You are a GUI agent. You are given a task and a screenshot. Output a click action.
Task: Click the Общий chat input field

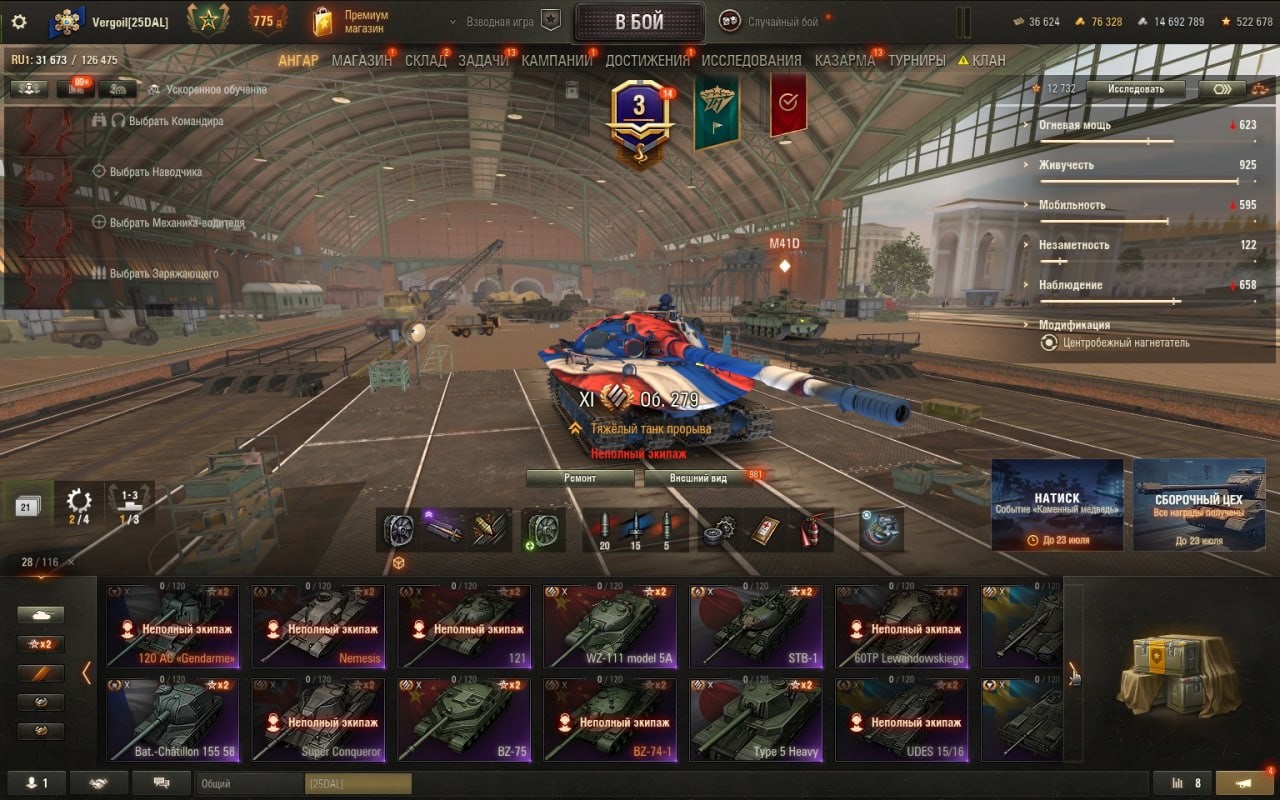click(250, 784)
